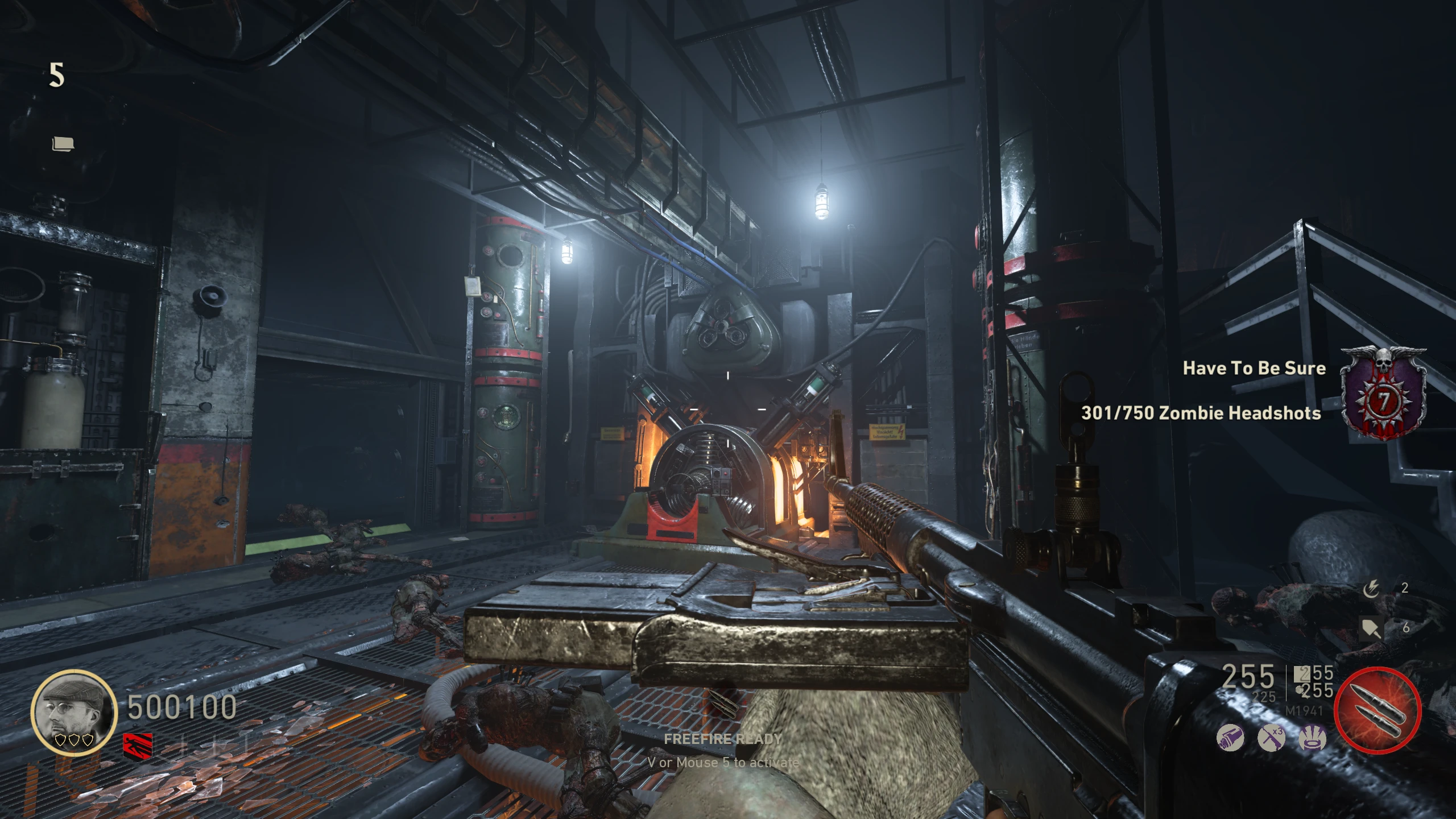Choose the x3 weapon mod icon
Viewport: 1456px width, 819px height.
click(1271, 739)
